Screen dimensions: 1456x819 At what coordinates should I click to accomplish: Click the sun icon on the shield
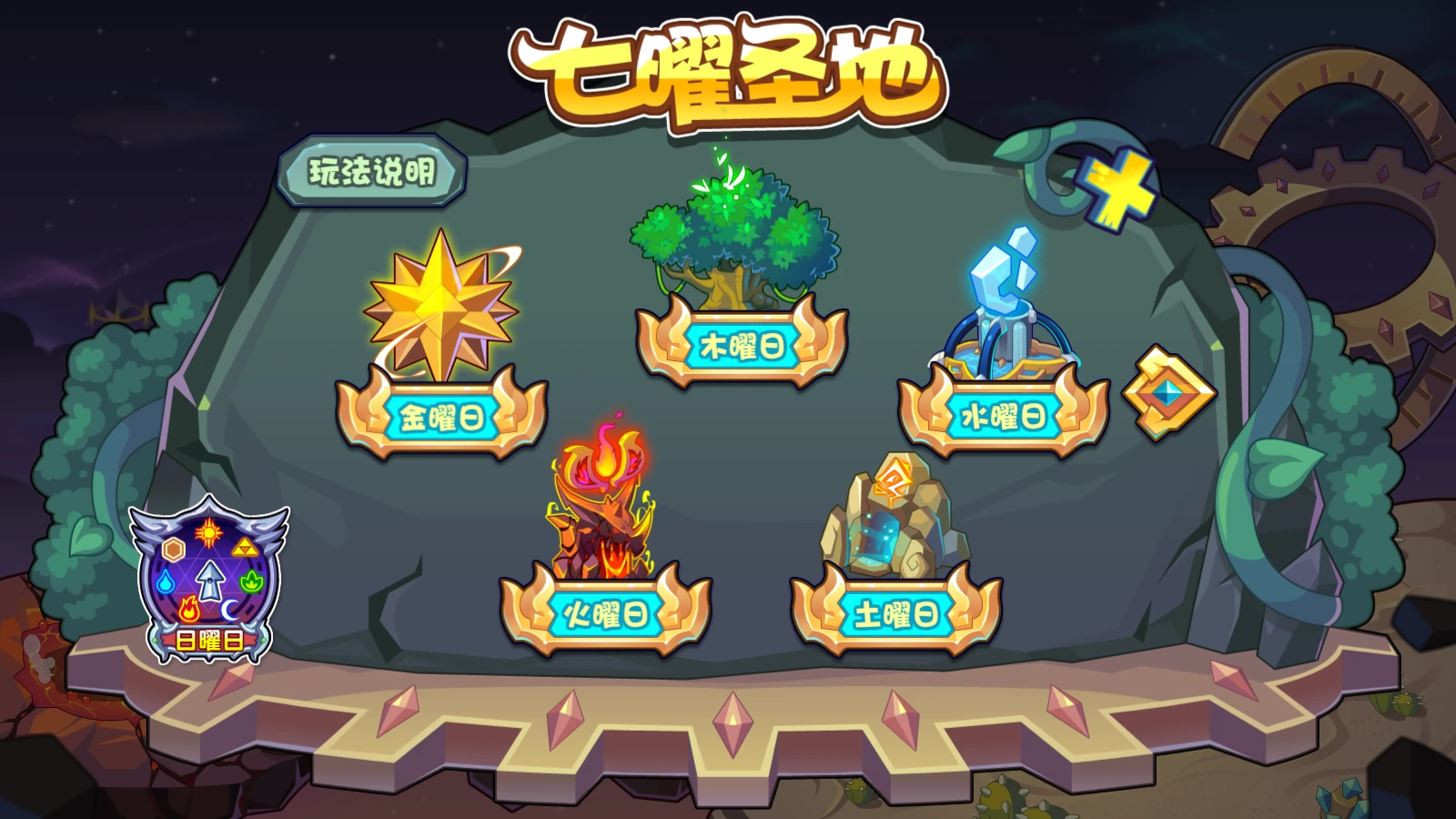[209, 531]
